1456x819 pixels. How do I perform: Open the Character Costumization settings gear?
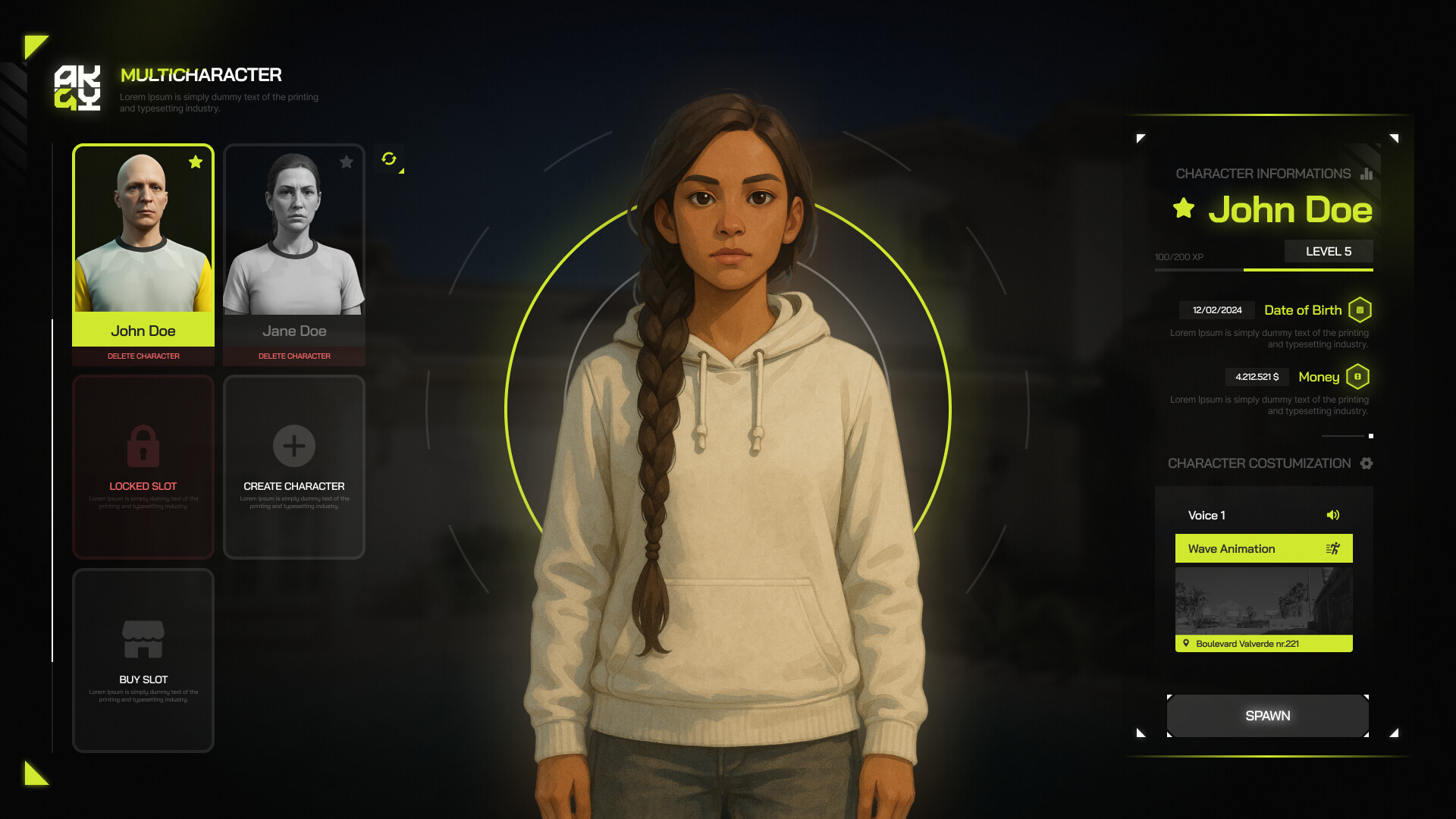coord(1367,463)
